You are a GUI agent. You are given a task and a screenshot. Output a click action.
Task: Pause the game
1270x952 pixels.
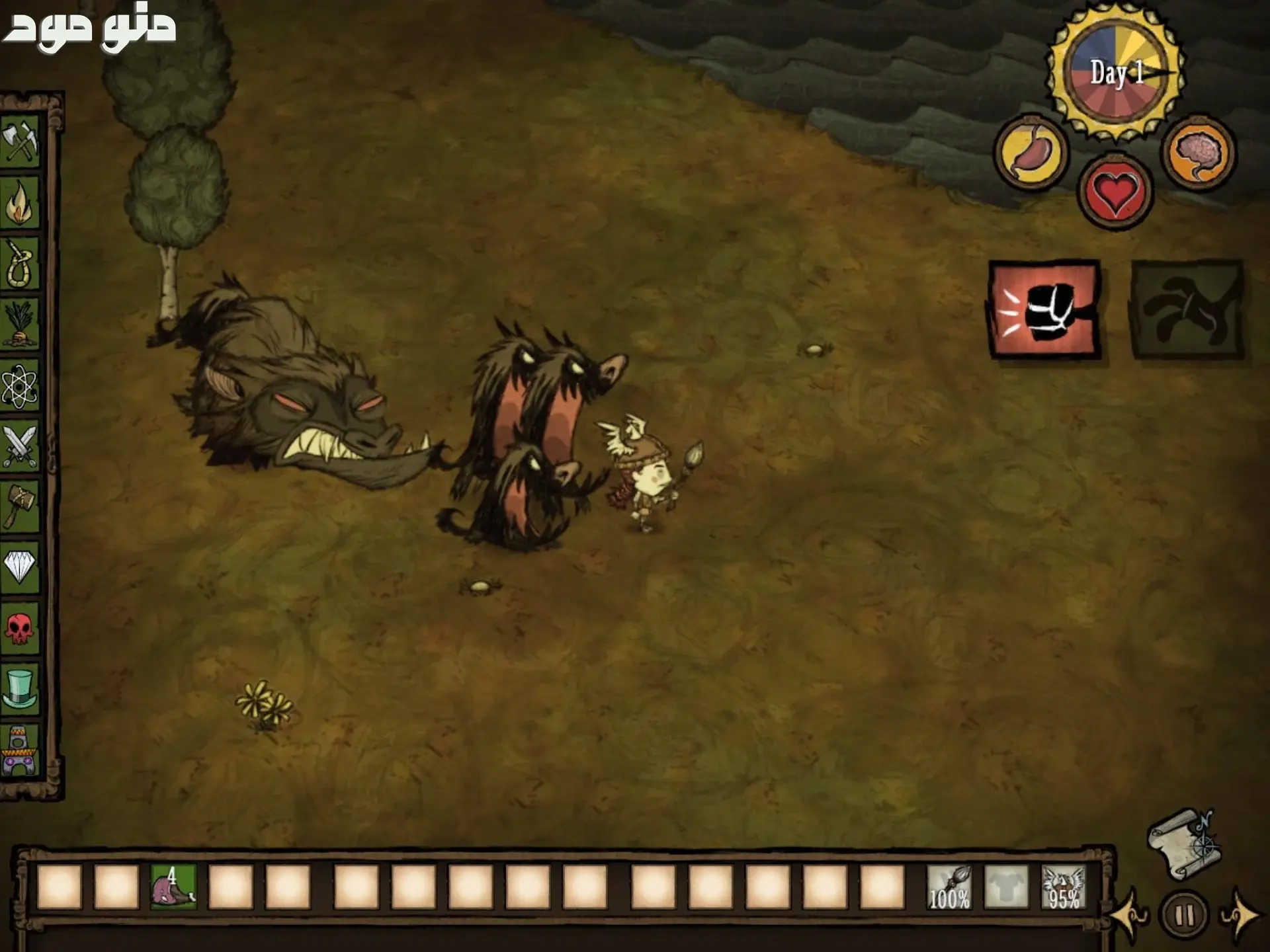[1184, 916]
